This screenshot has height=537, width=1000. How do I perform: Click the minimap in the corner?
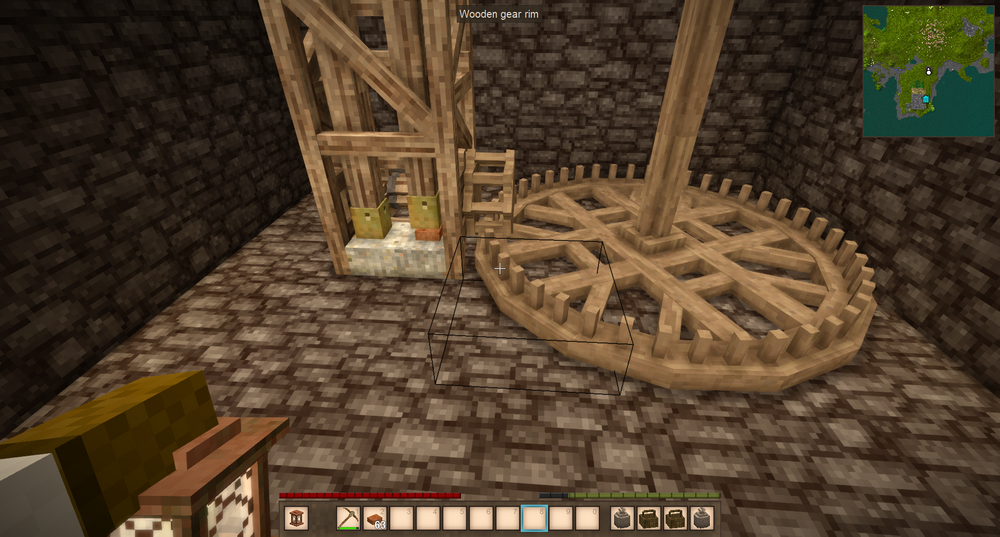pos(929,70)
